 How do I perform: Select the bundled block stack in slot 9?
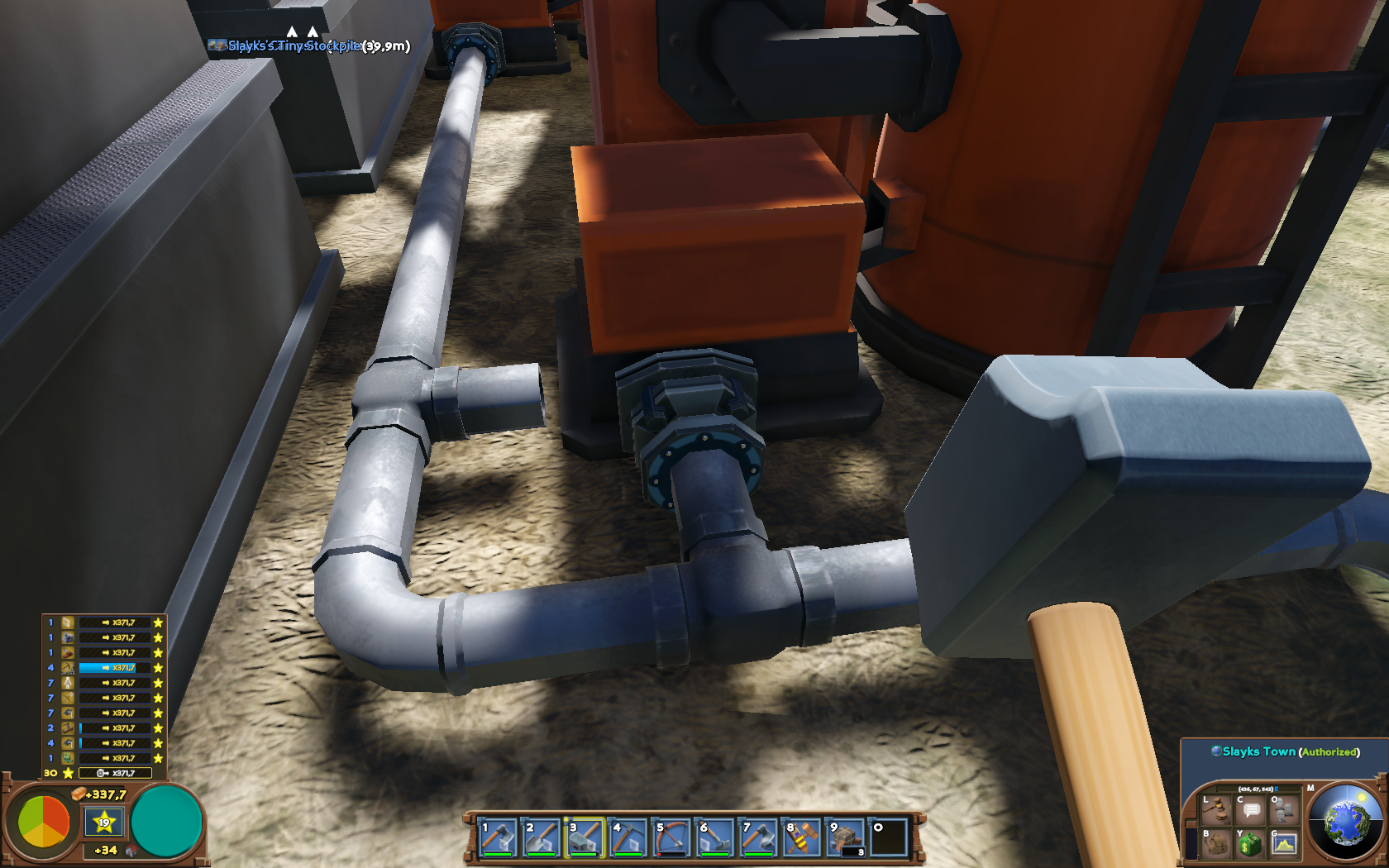(845, 837)
